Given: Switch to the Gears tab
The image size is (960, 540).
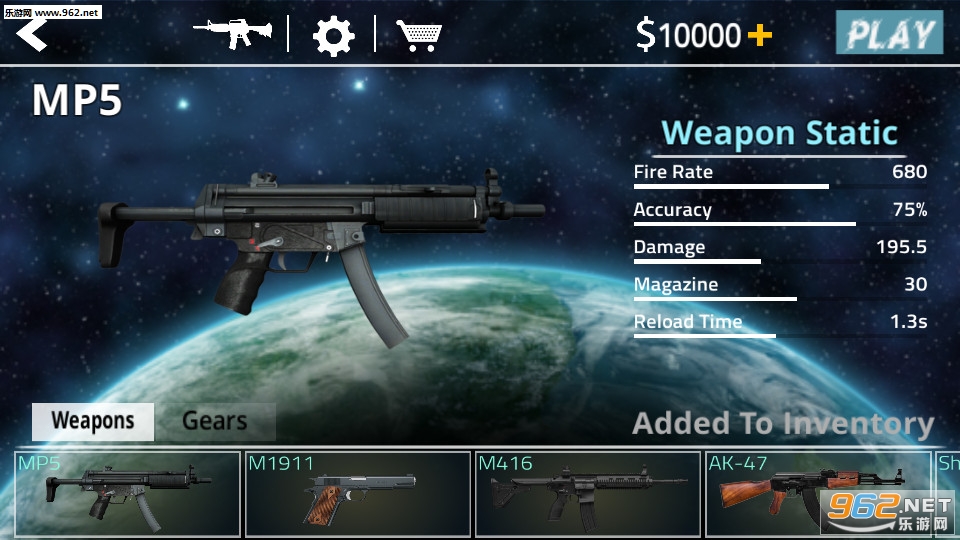Looking at the screenshot, I should click(x=214, y=421).
